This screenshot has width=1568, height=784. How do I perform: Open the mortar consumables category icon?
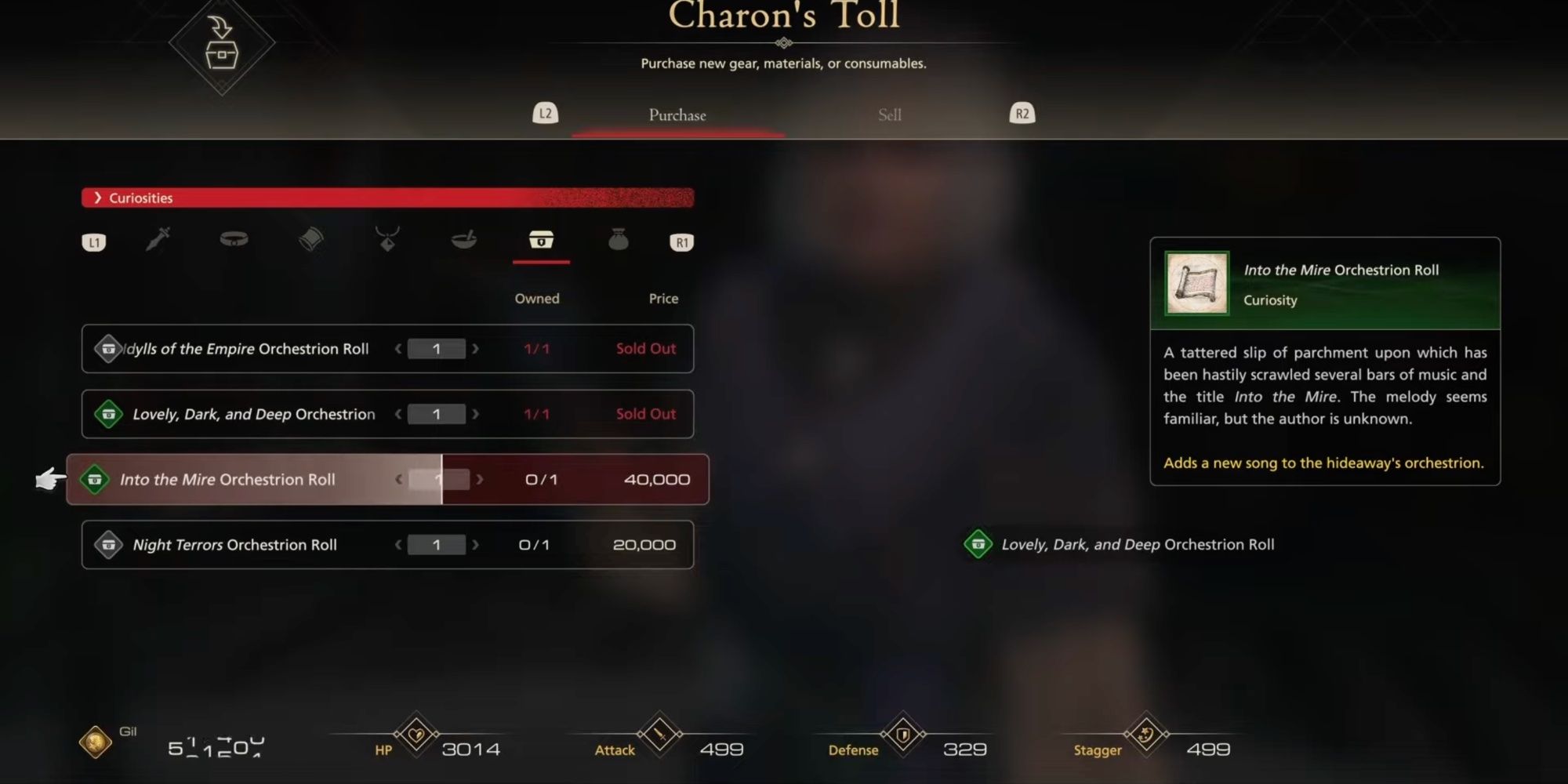[464, 241]
